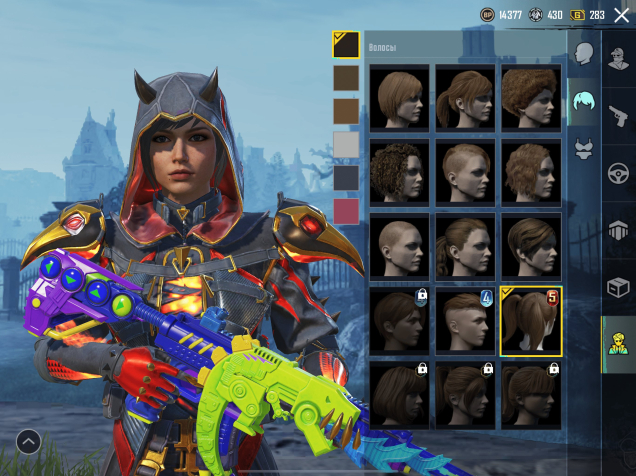Expand the round arrow button at bottom-left
The width and height of the screenshot is (636, 476).
(x=28, y=440)
